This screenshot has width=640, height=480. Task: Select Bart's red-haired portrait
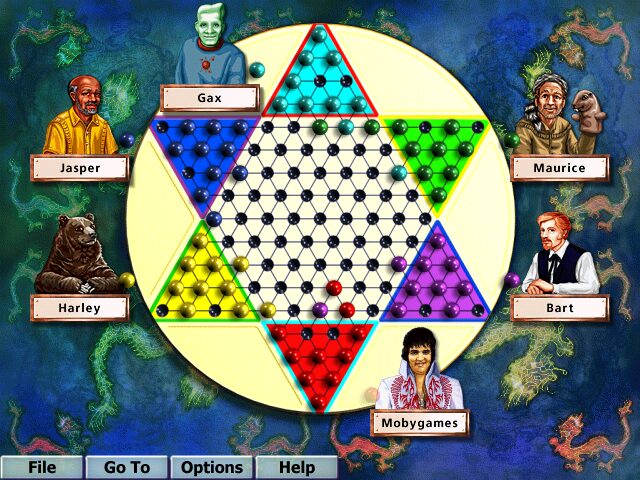pyautogui.click(x=561, y=254)
